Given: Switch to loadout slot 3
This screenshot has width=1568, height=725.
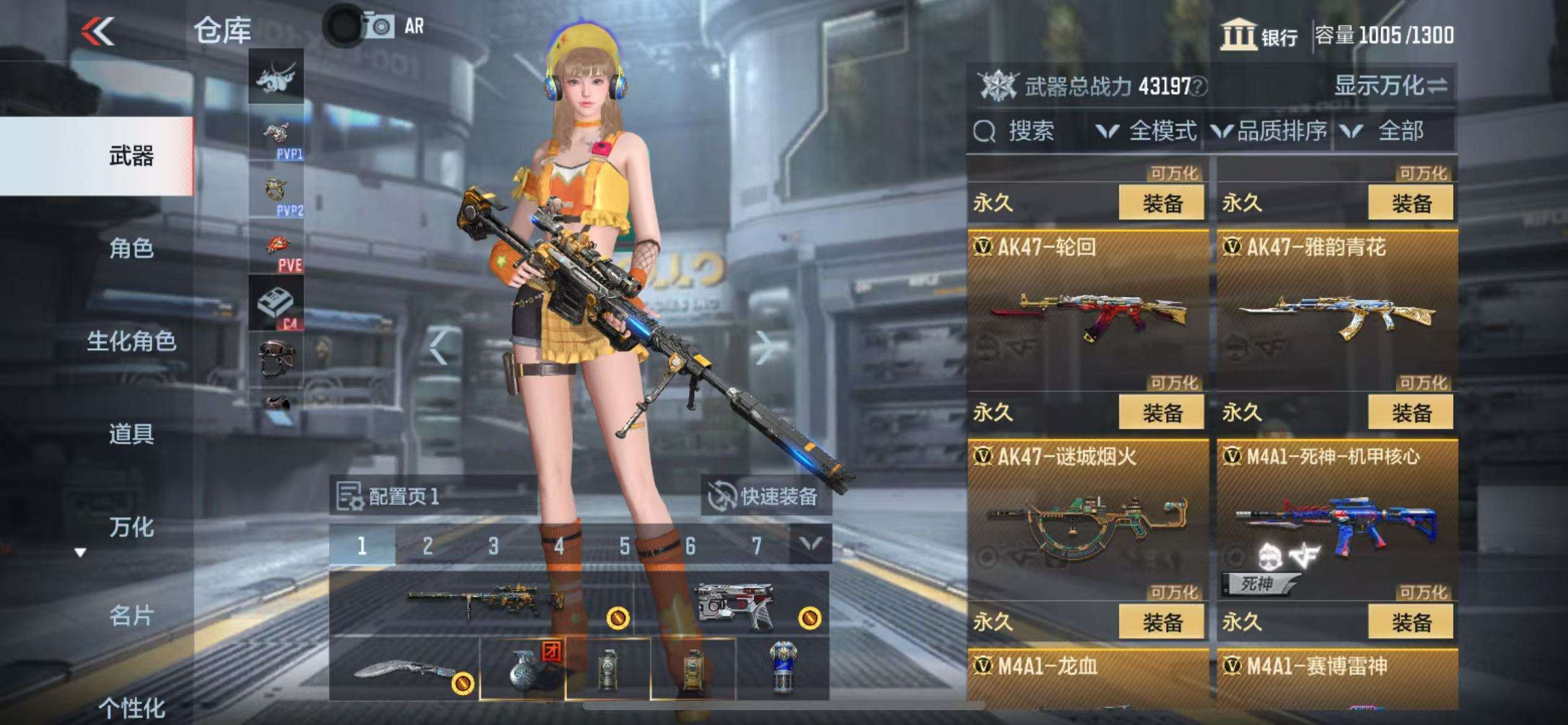Looking at the screenshot, I should pyautogui.click(x=493, y=546).
